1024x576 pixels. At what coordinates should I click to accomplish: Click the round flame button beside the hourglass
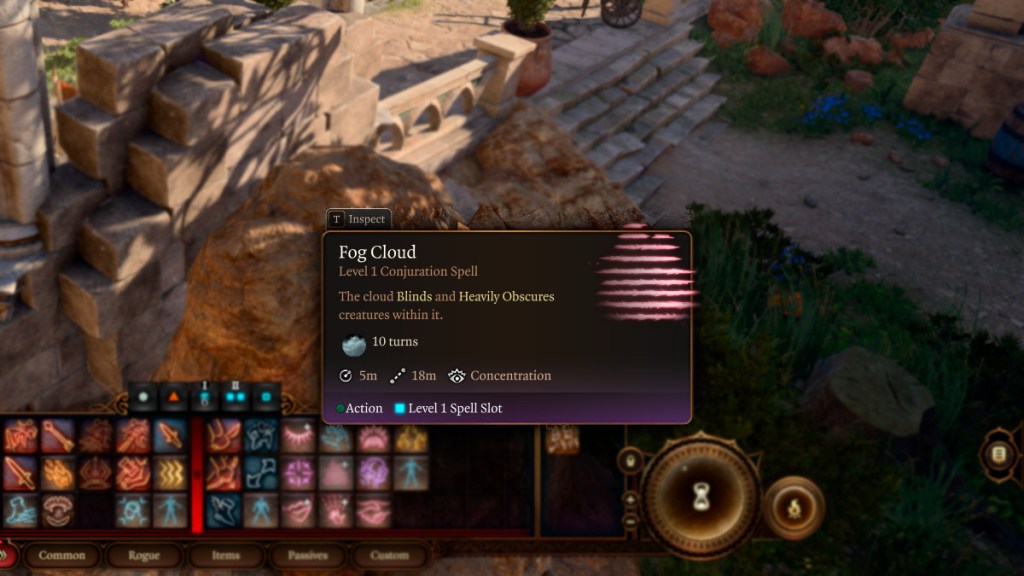click(x=794, y=508)
